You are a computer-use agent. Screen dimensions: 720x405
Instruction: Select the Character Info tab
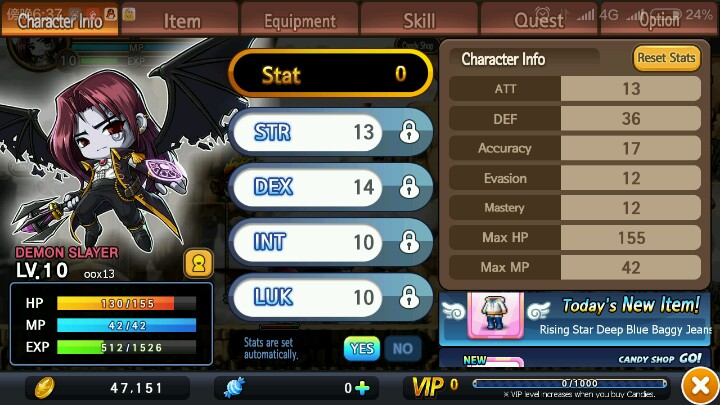pyautogui.click(x=60, y=20)
